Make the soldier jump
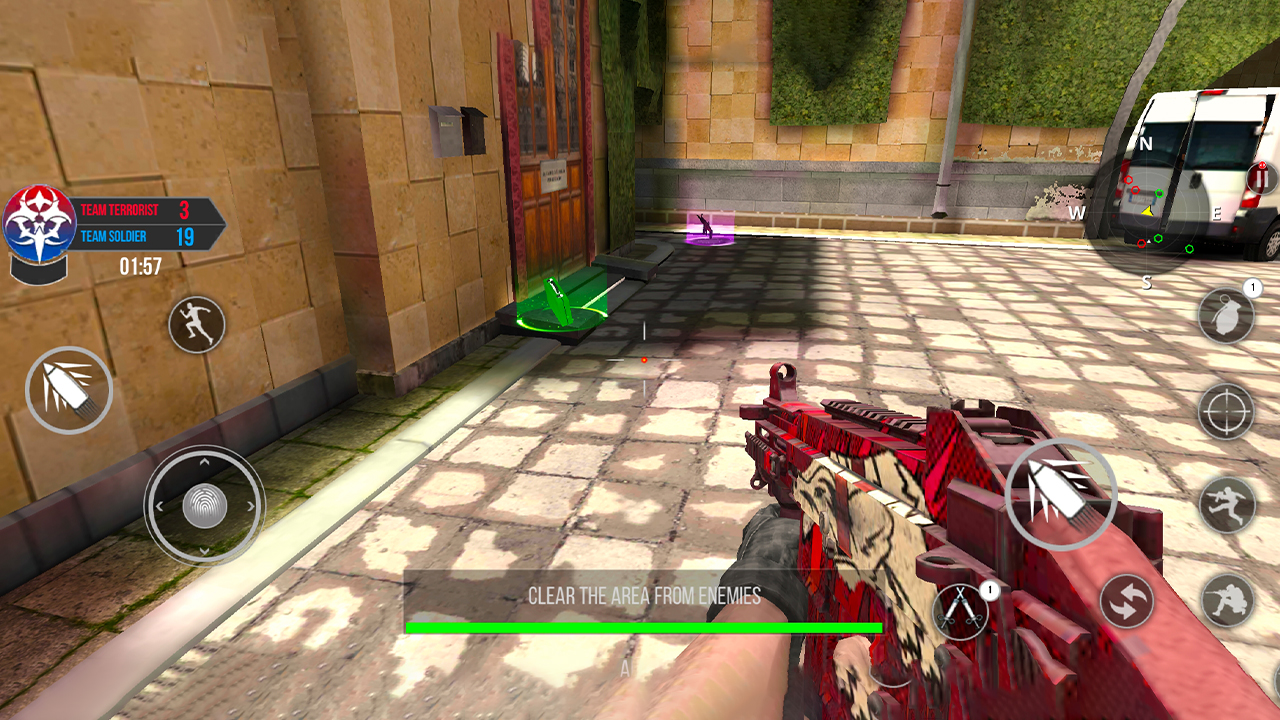 (1227, 504)
